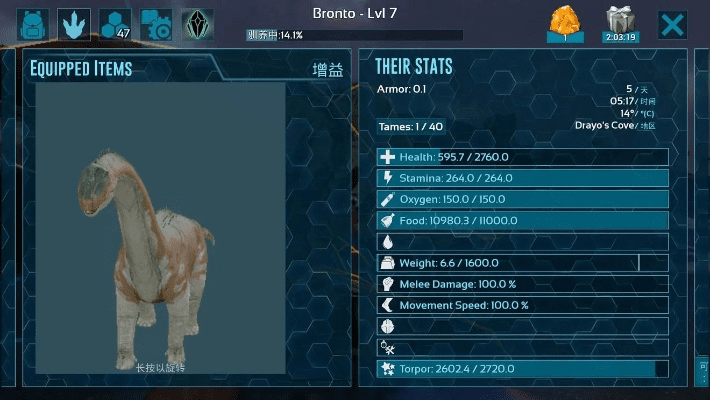Choose the Melee Damage stat row

click(x=522, y=284)
